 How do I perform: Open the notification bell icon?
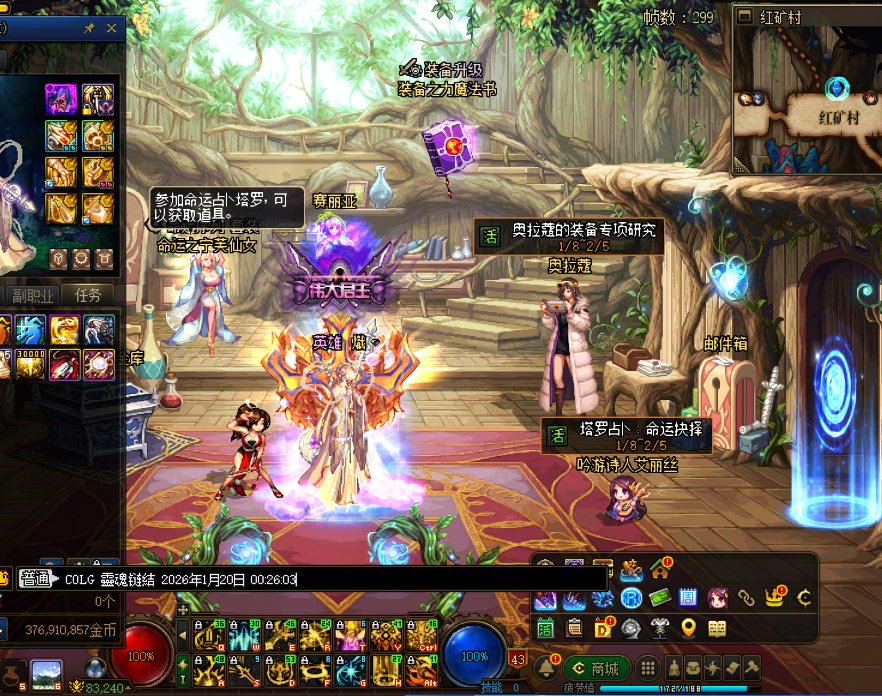click(546, 668)
